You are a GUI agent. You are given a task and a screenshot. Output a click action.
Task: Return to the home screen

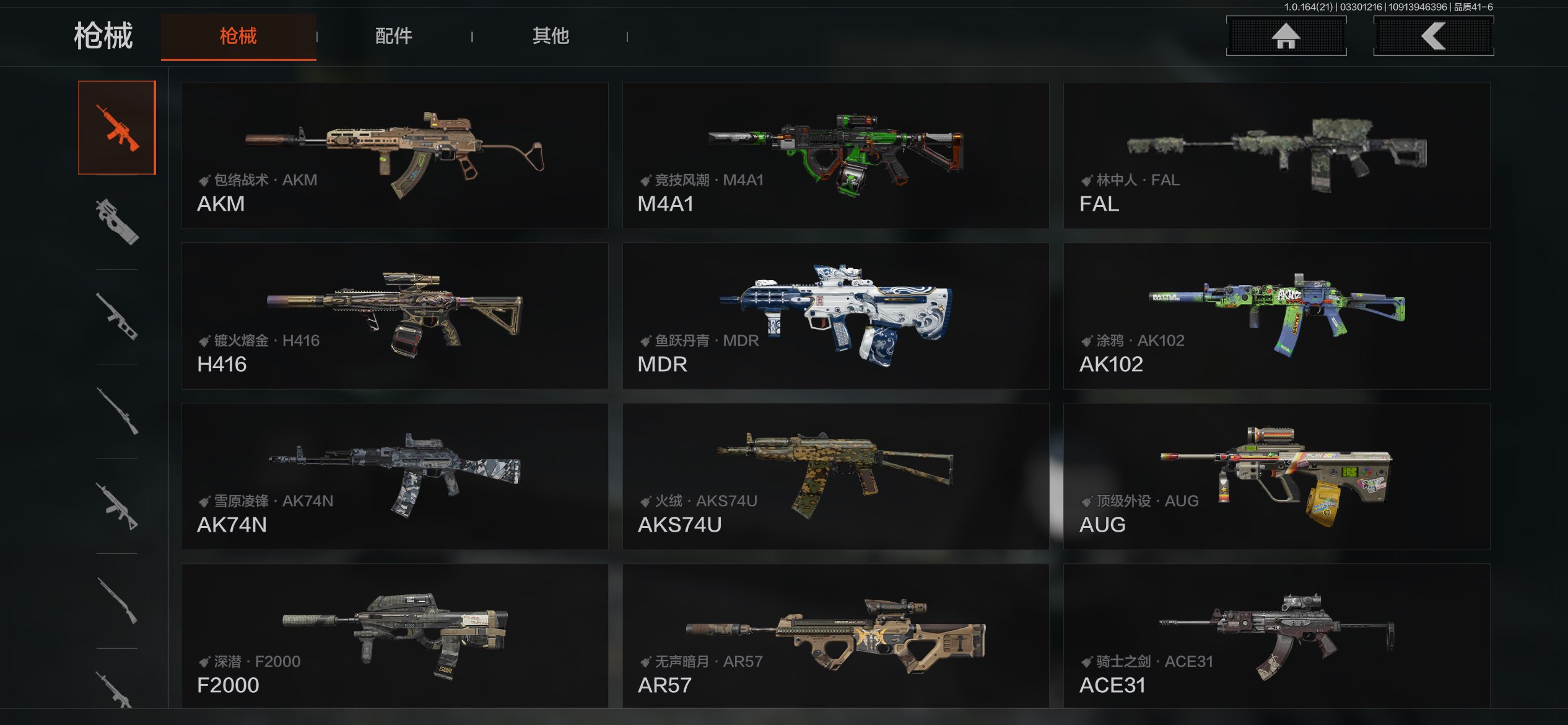[x=1286, y=36]
